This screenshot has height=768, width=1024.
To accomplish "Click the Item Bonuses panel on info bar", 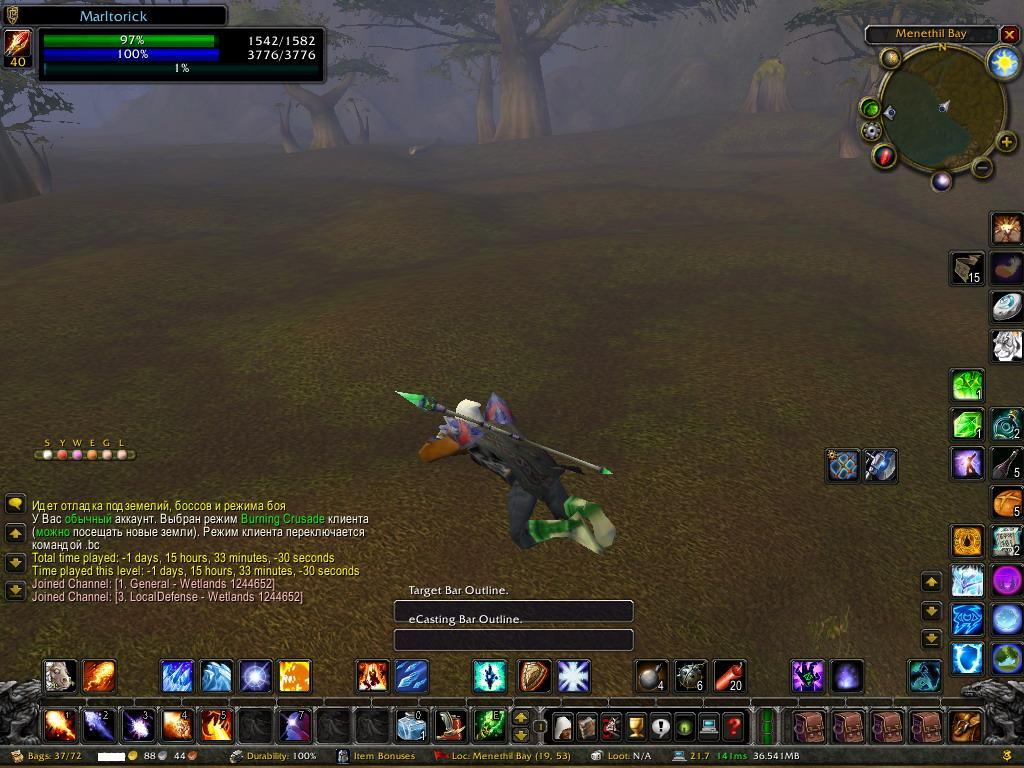I will click(377, 756).
